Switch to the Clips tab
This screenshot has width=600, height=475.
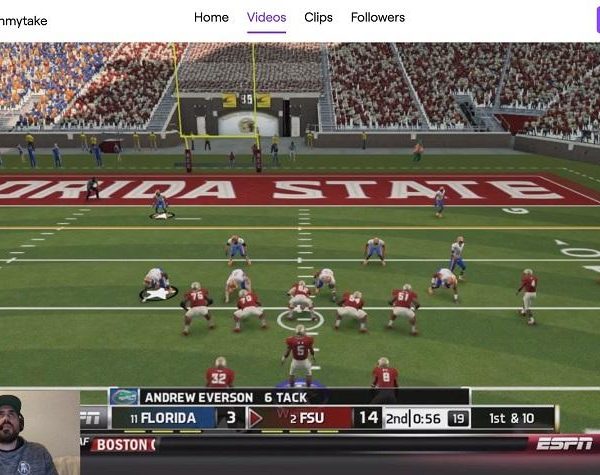318,17
